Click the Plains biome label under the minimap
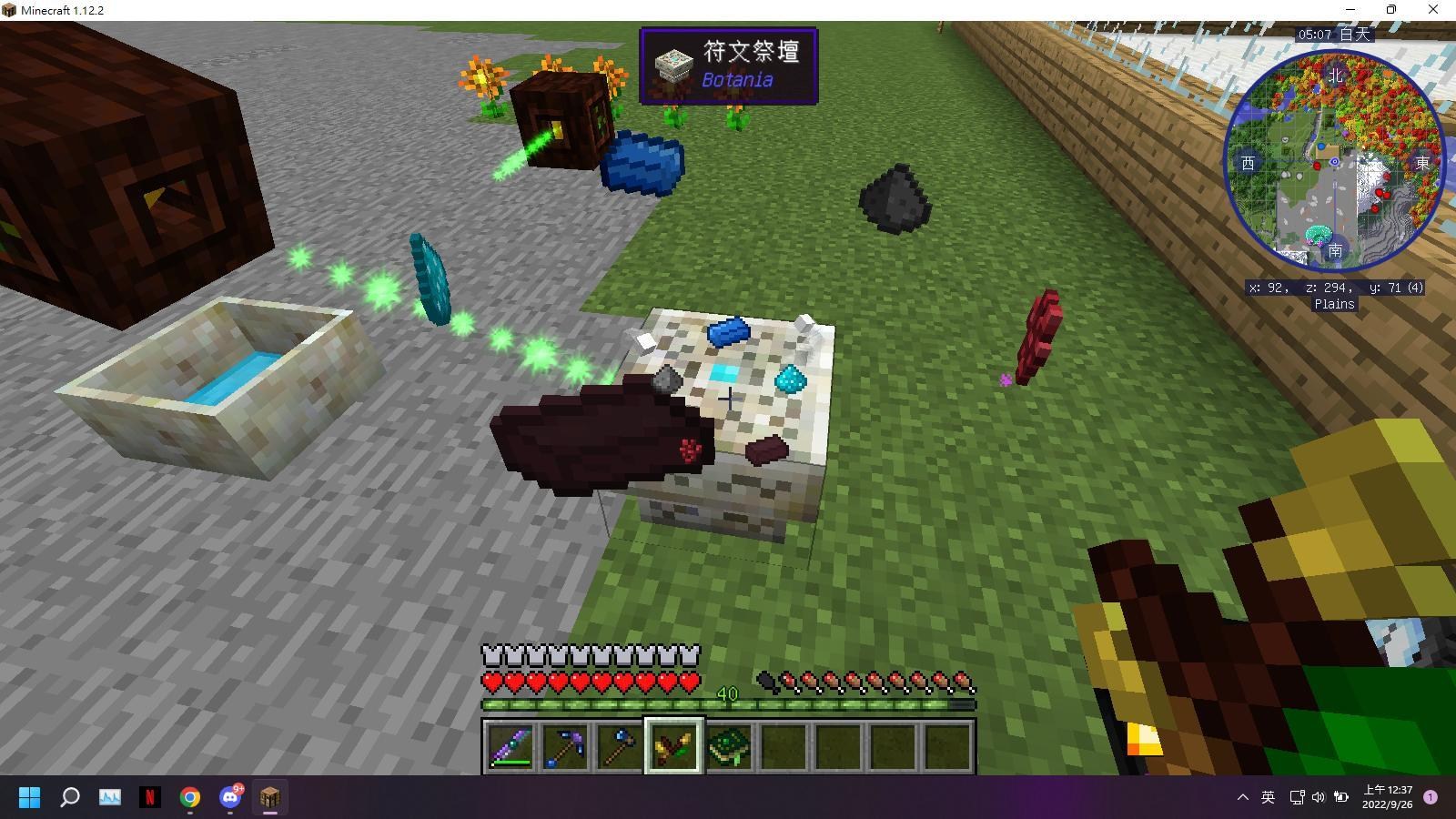 pos(1334,304)
